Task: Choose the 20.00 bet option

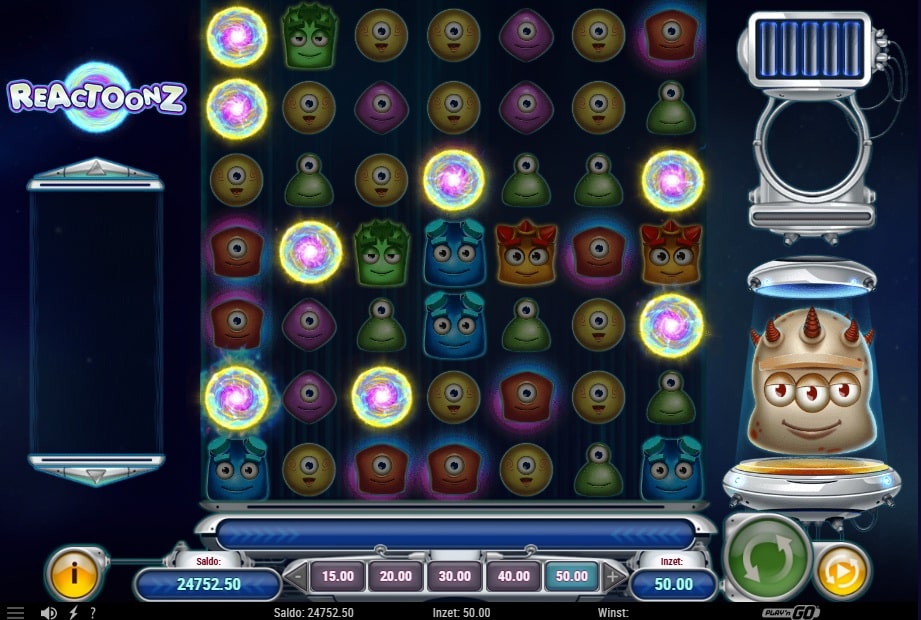Action: click(x=396, y=576)
